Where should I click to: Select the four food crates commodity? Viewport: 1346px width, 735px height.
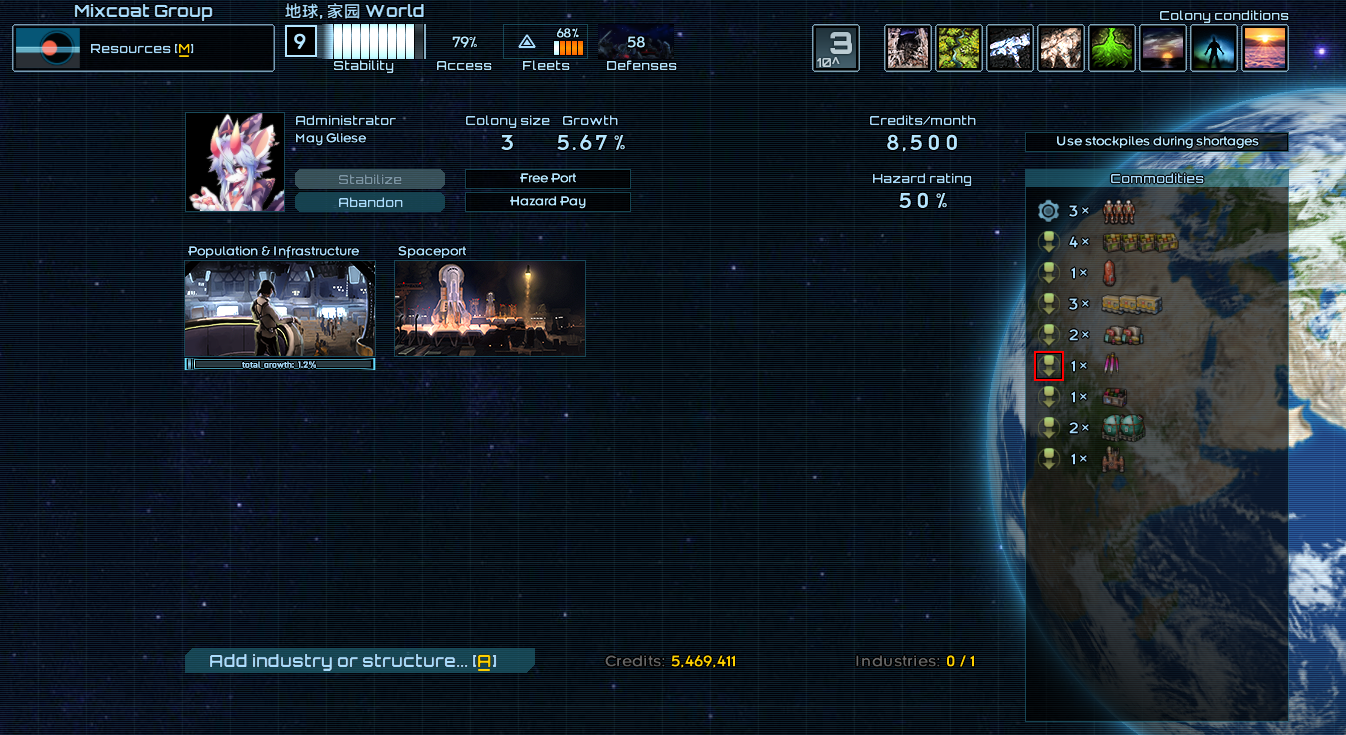tap(1141, 242)
